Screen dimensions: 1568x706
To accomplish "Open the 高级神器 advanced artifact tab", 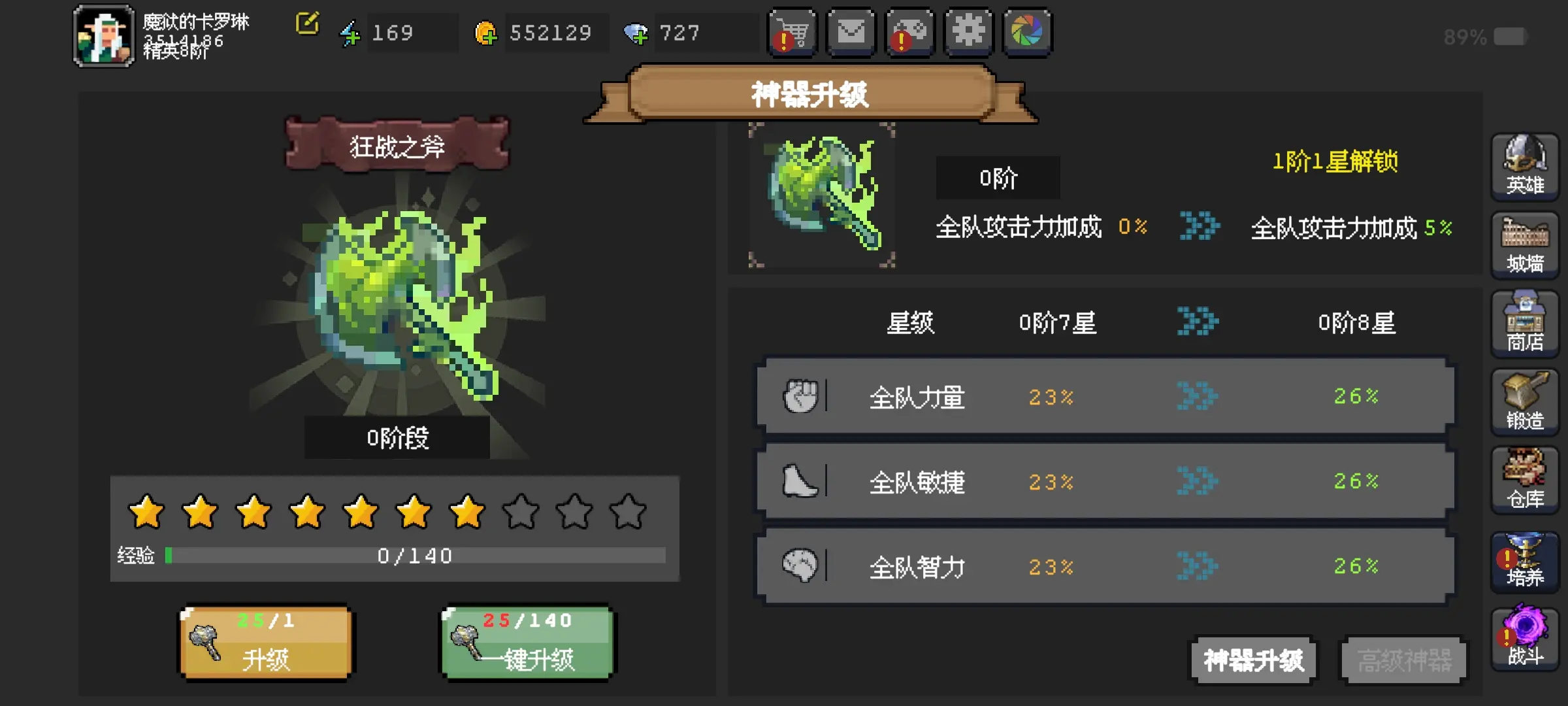I will tap(1404, 660).
